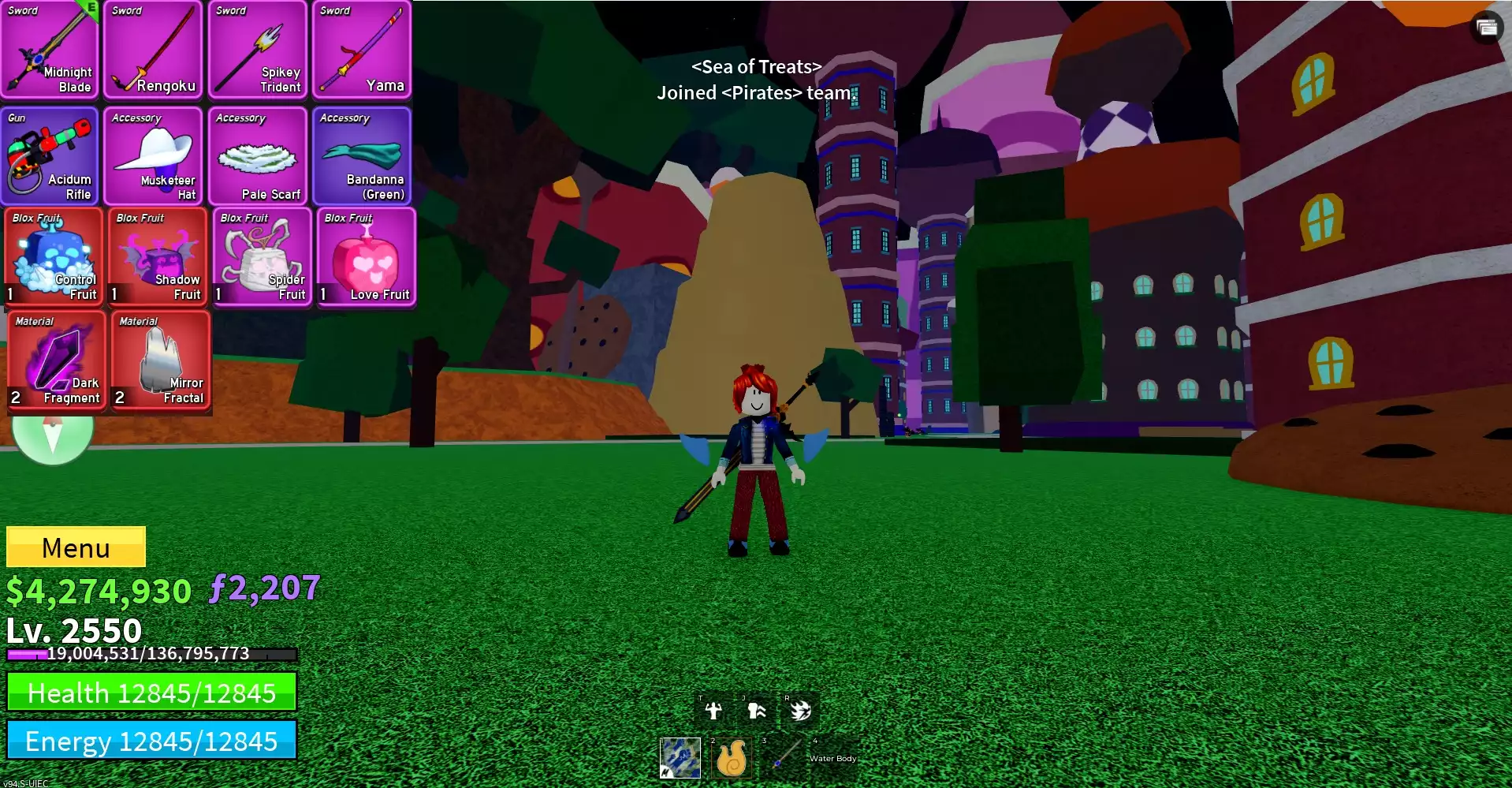Equip the orange swirl fruit hotbar slot
This screenshot has height=788, width=1512.
coord(731,758)
